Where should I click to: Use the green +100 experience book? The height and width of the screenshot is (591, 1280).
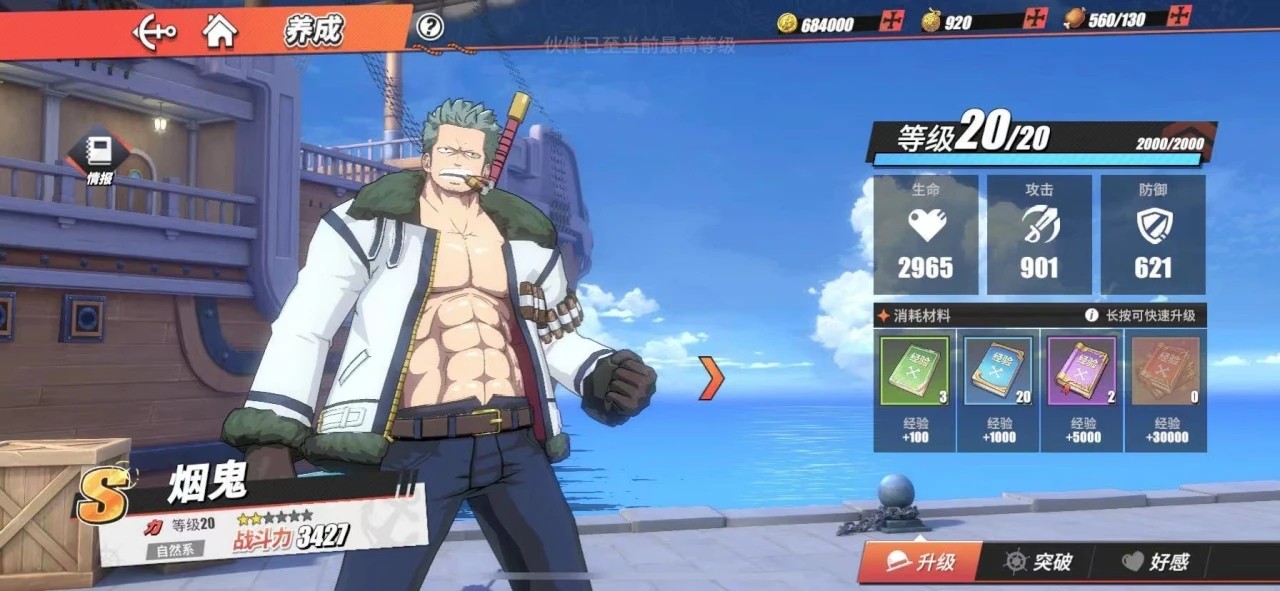click(913, 371)
